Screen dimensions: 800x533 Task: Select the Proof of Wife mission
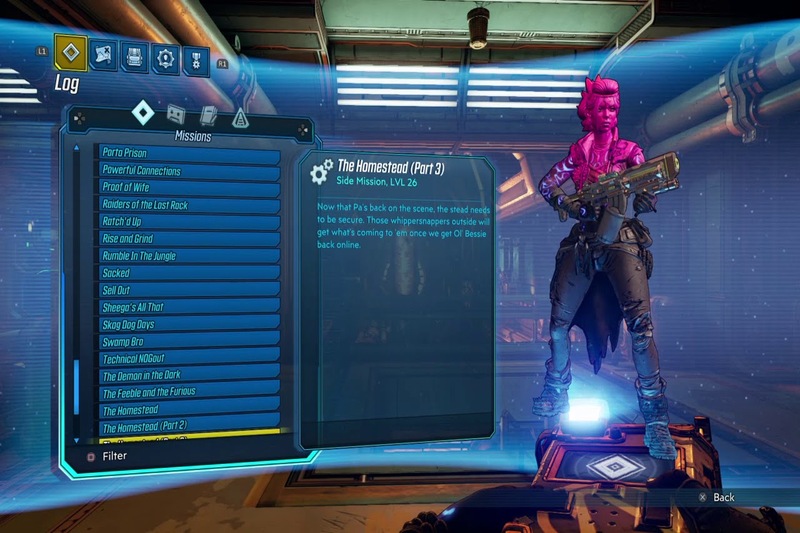(x=188, y=187)
